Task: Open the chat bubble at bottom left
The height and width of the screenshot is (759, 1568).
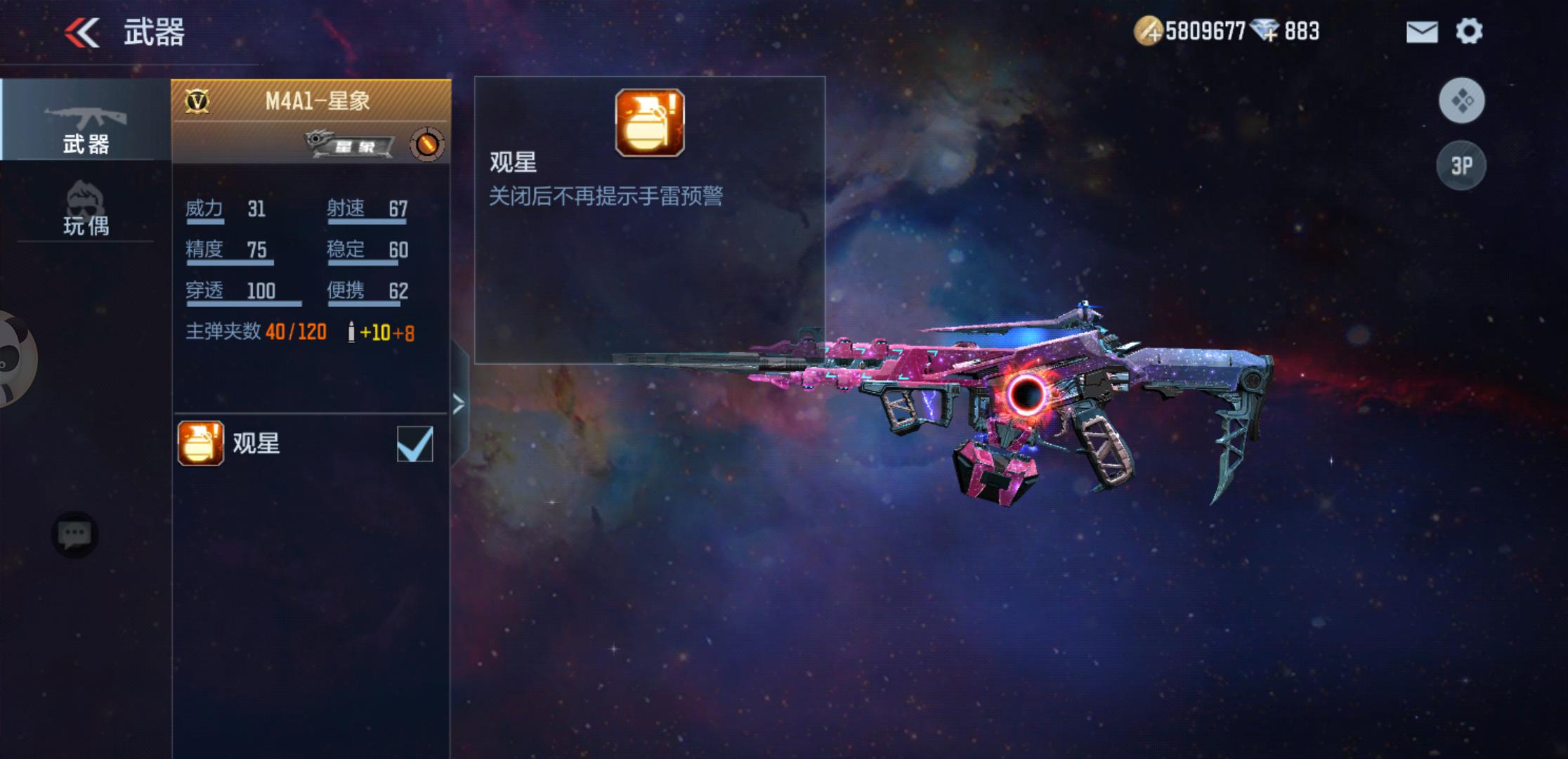Action: (x=75, y=535)
